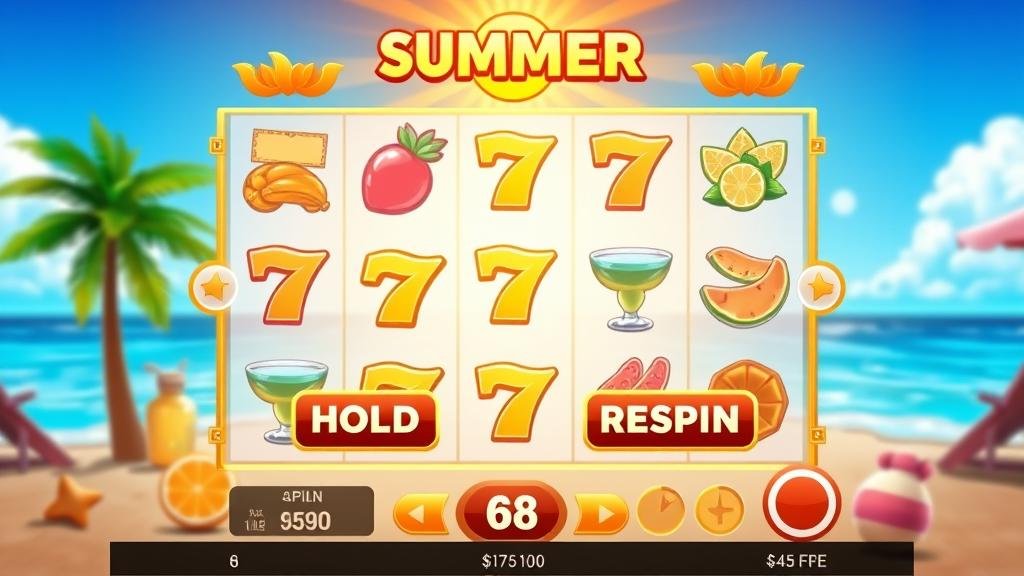Click the HOLD button
Viewport: 1024px width, 576px height.
365,419
